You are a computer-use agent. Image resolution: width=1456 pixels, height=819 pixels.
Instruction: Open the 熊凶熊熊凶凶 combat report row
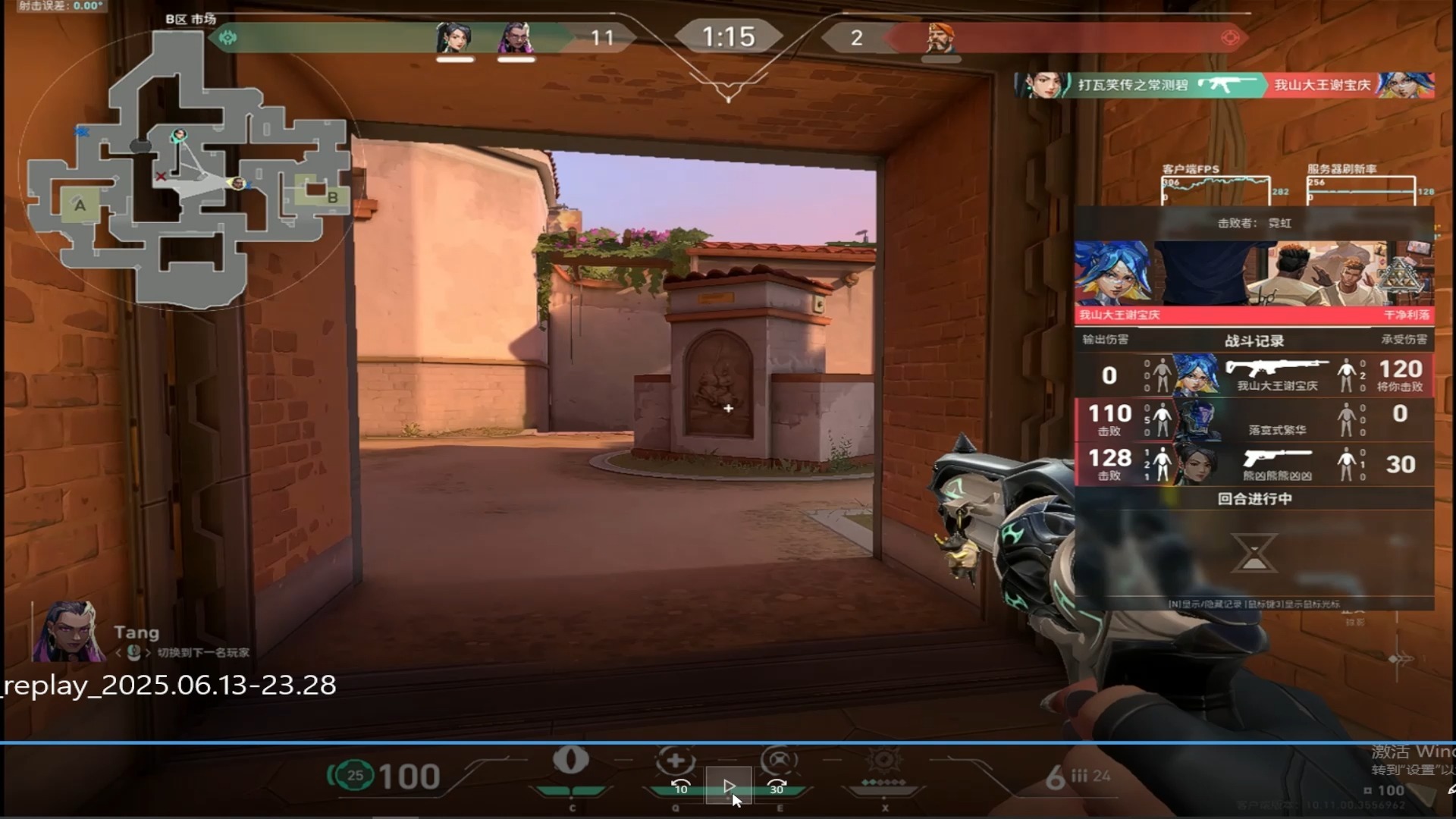[1254, 464]
